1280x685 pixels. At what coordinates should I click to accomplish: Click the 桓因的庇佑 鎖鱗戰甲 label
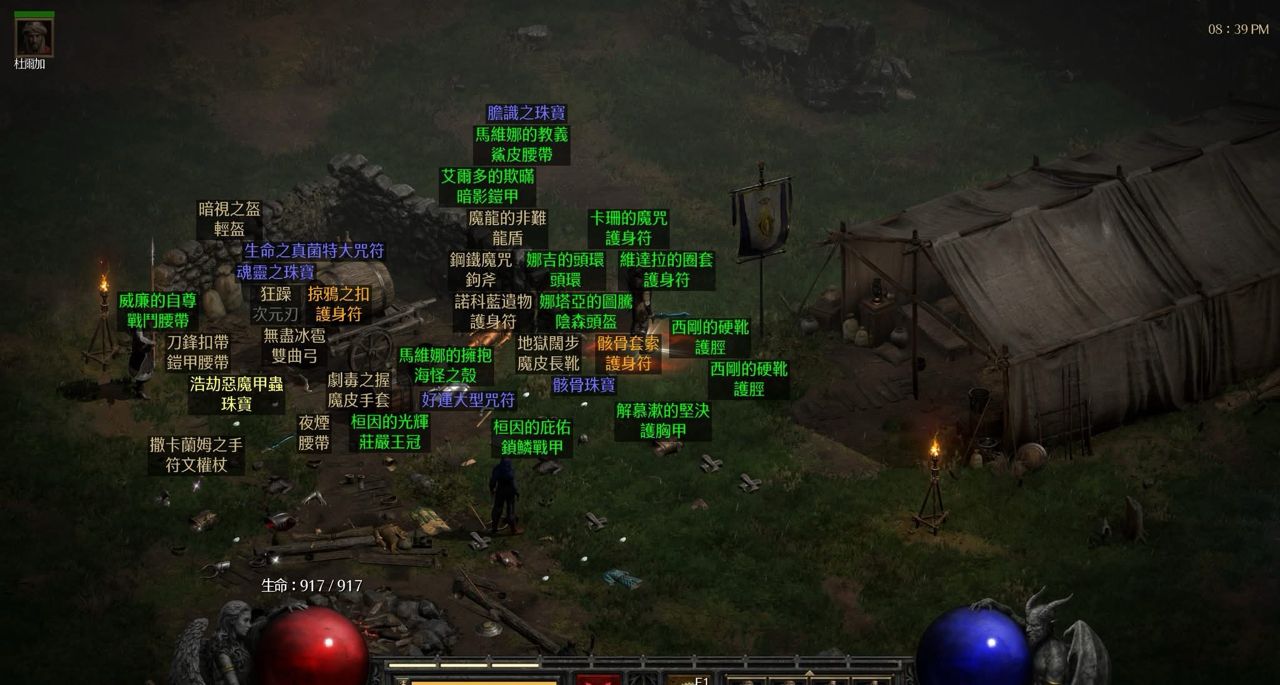point(532,437)
